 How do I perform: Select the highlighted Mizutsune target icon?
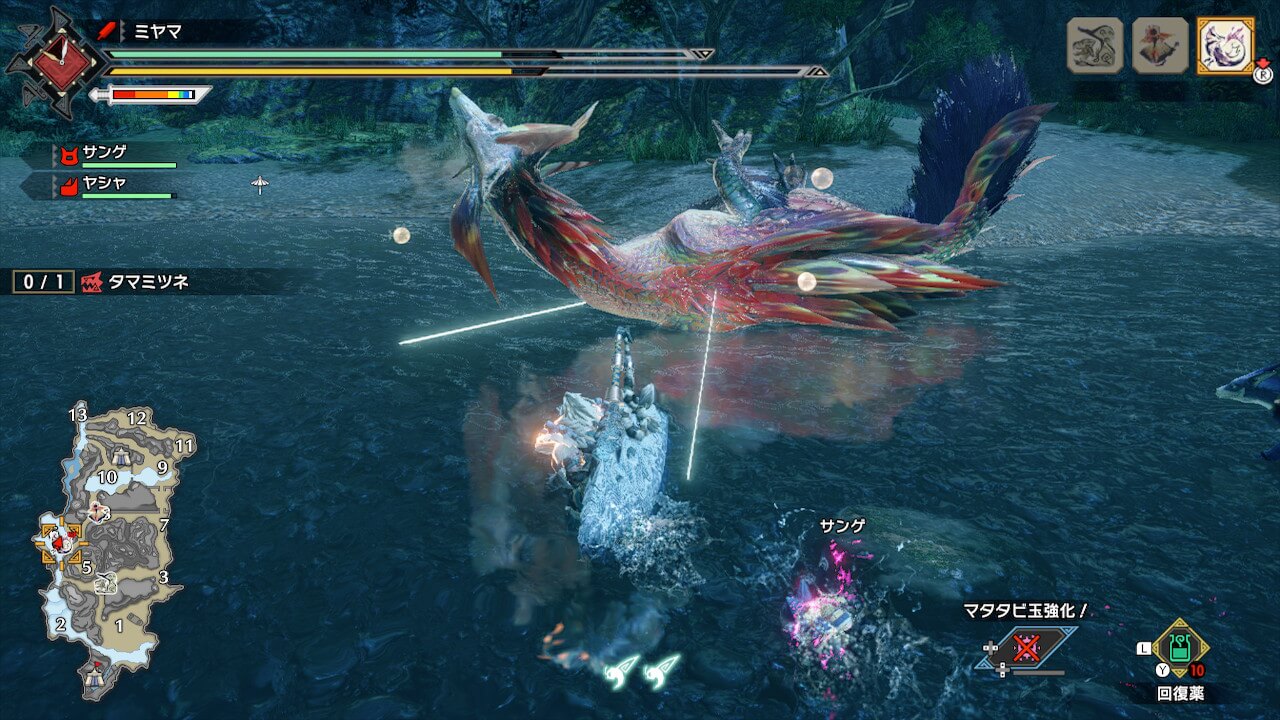1225,45
